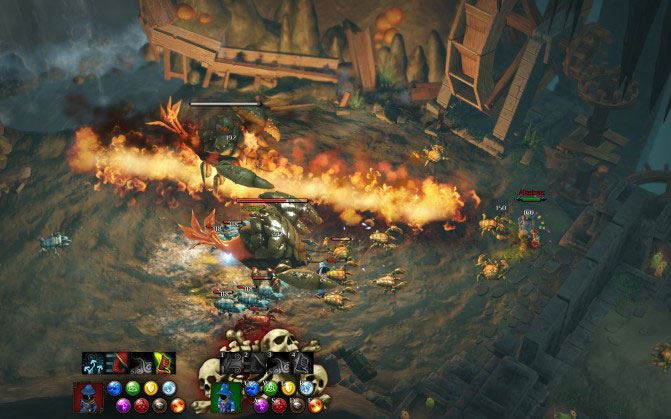The width and height of the screenshot is (671, 419).
Task: Activate the red slash magick icon
Action: coord(118,363)
